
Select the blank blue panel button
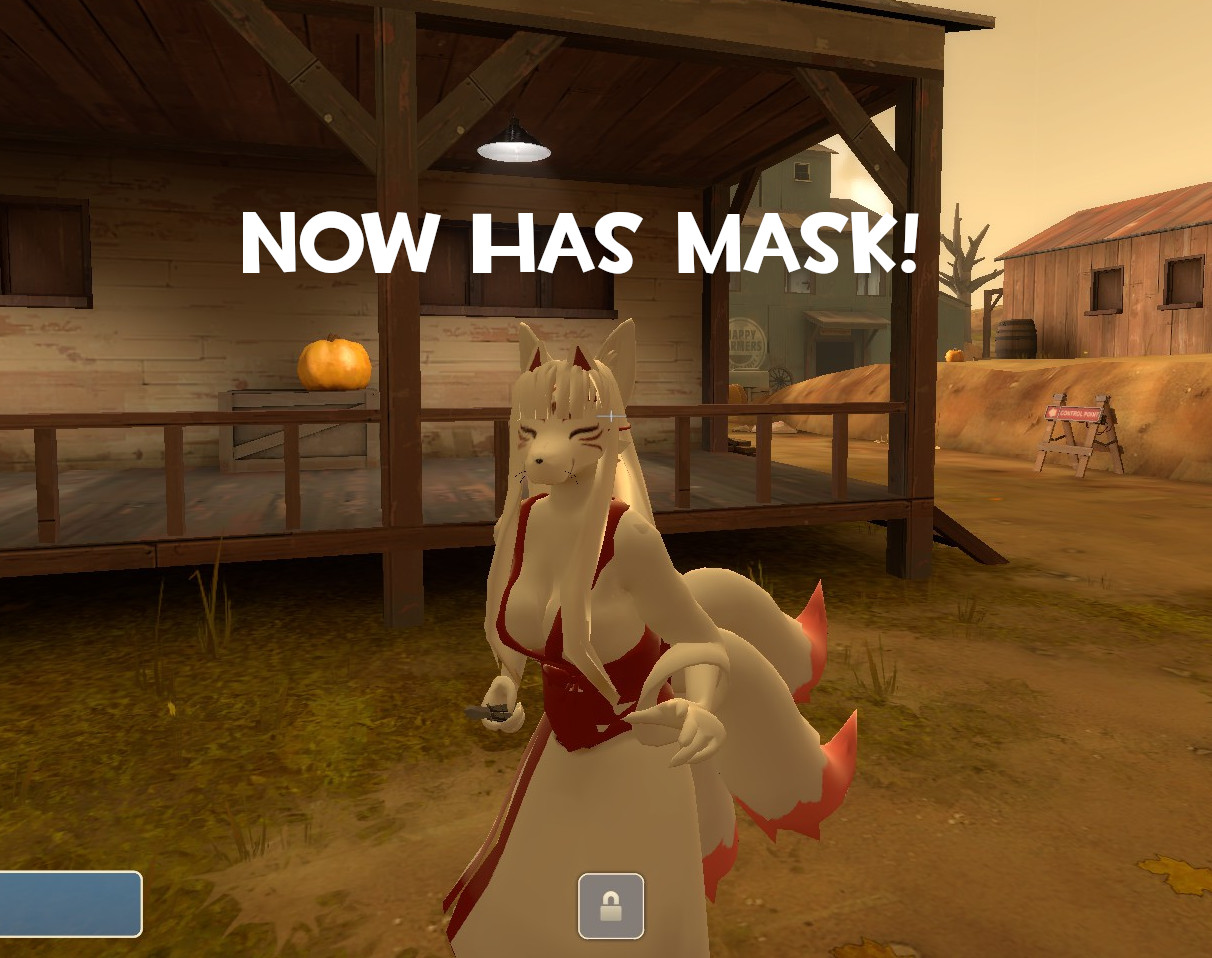69,903
